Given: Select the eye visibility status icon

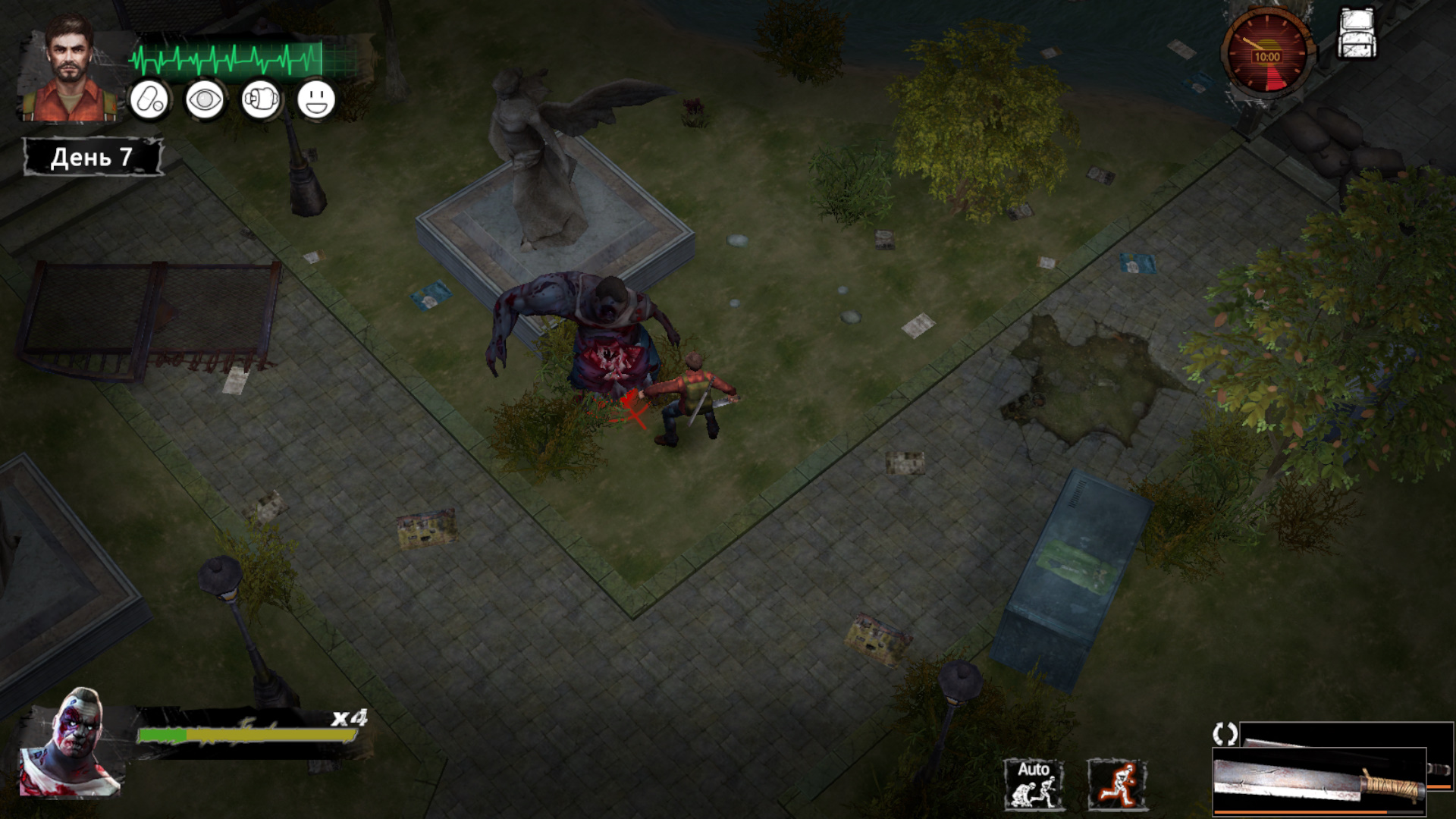Looking at the screenshot, I should point(205,100).
